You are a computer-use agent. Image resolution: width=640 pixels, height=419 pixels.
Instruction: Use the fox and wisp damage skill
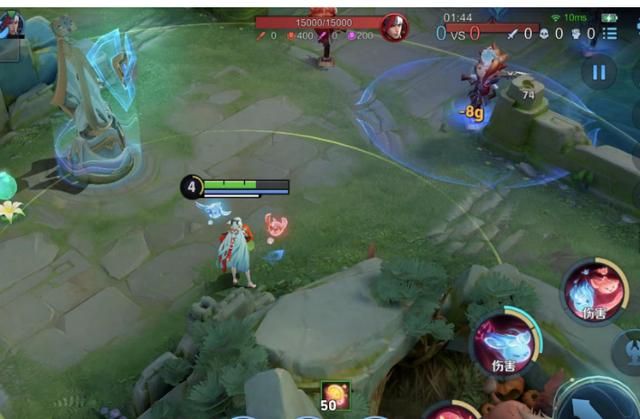coord(594,290)
